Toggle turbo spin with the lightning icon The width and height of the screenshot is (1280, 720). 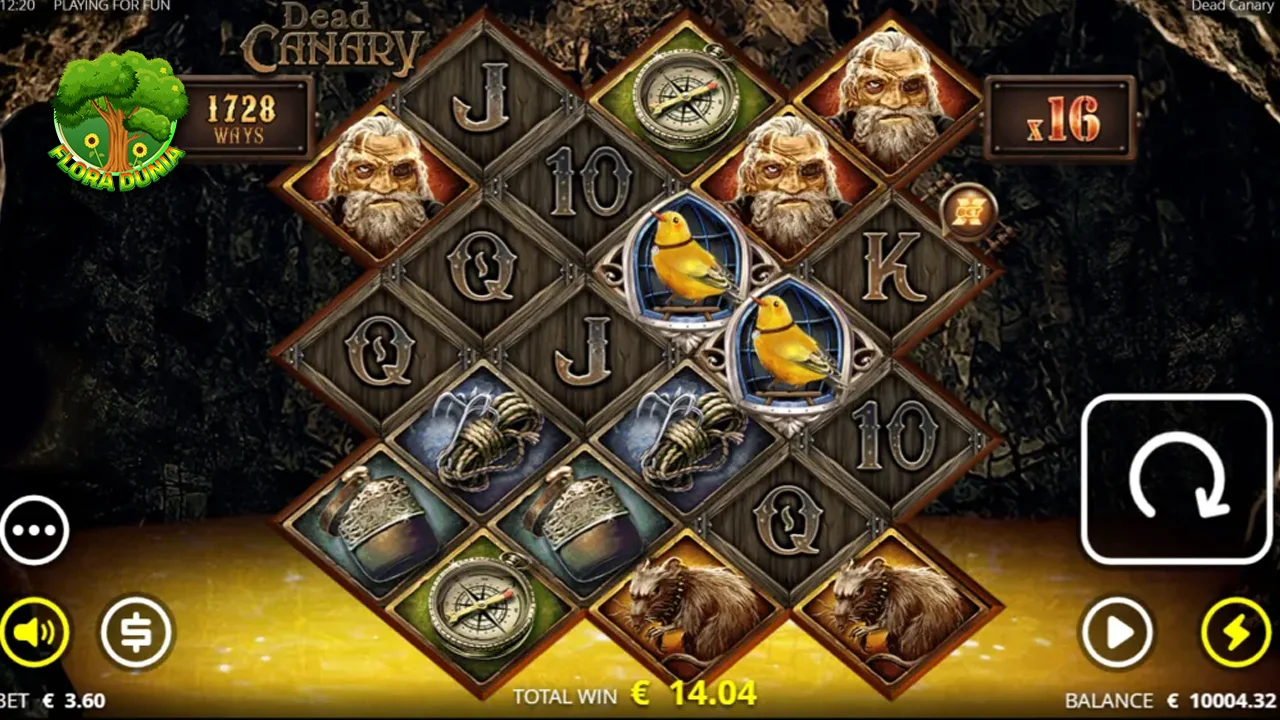[1234, 630]
